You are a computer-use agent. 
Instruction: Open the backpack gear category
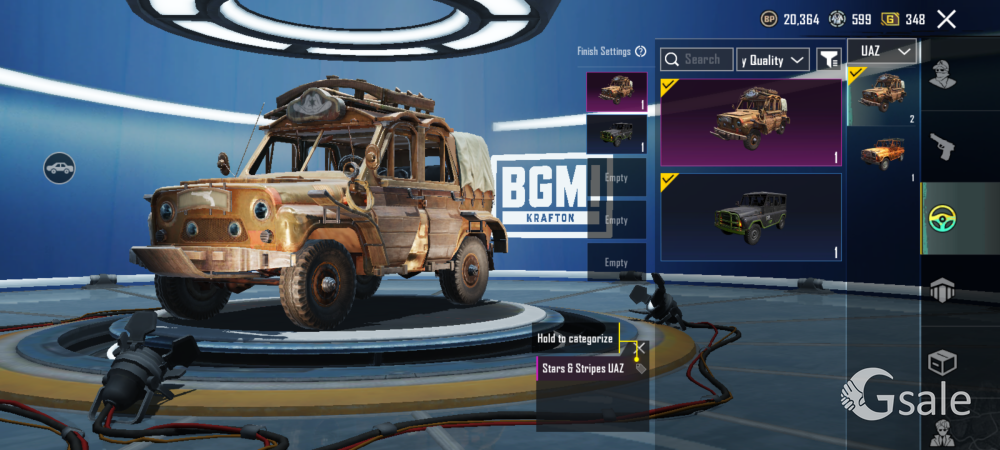click(x=942, y=290)
